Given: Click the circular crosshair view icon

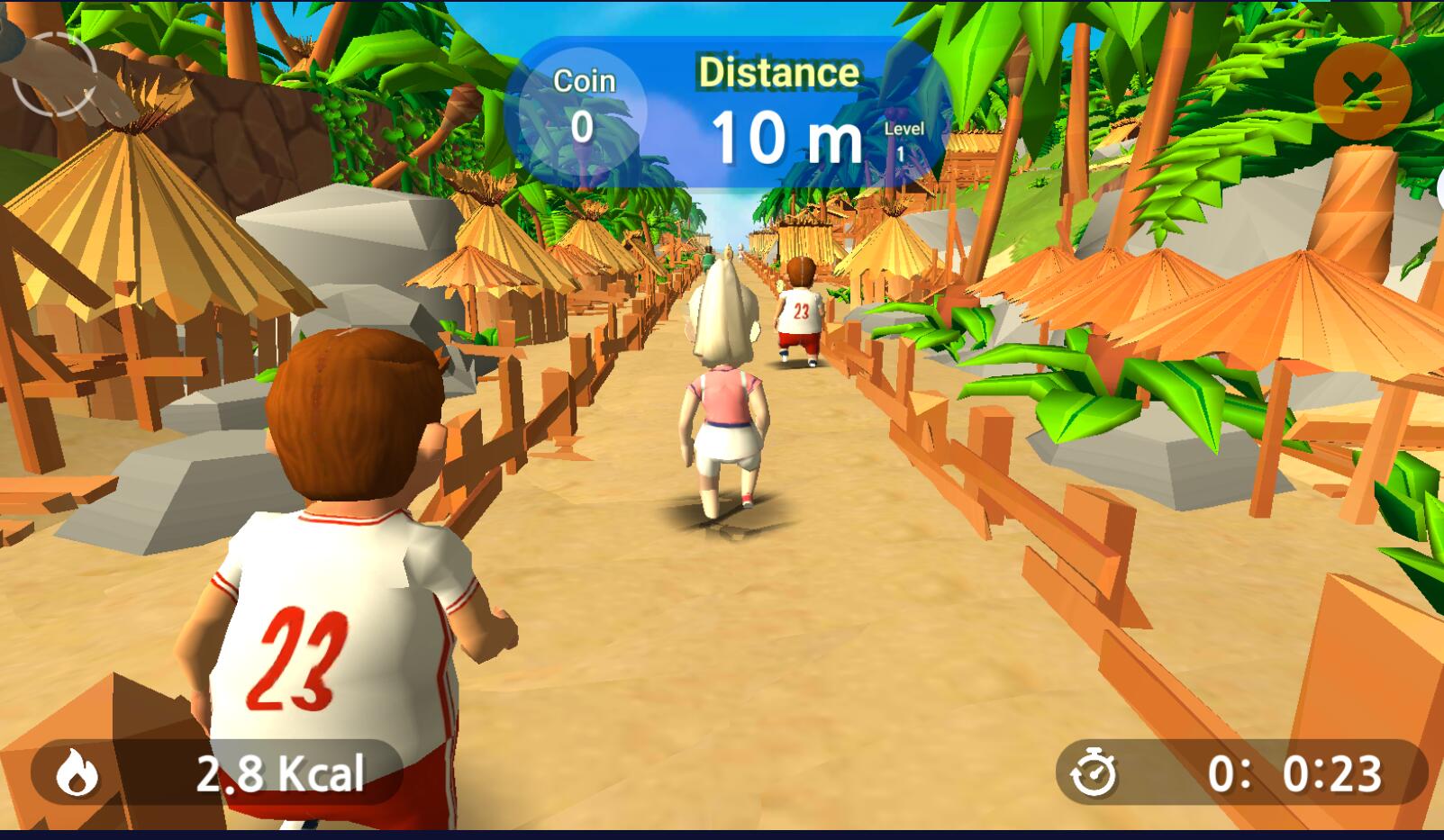Looking at the screenshot, I should point(55,74).
